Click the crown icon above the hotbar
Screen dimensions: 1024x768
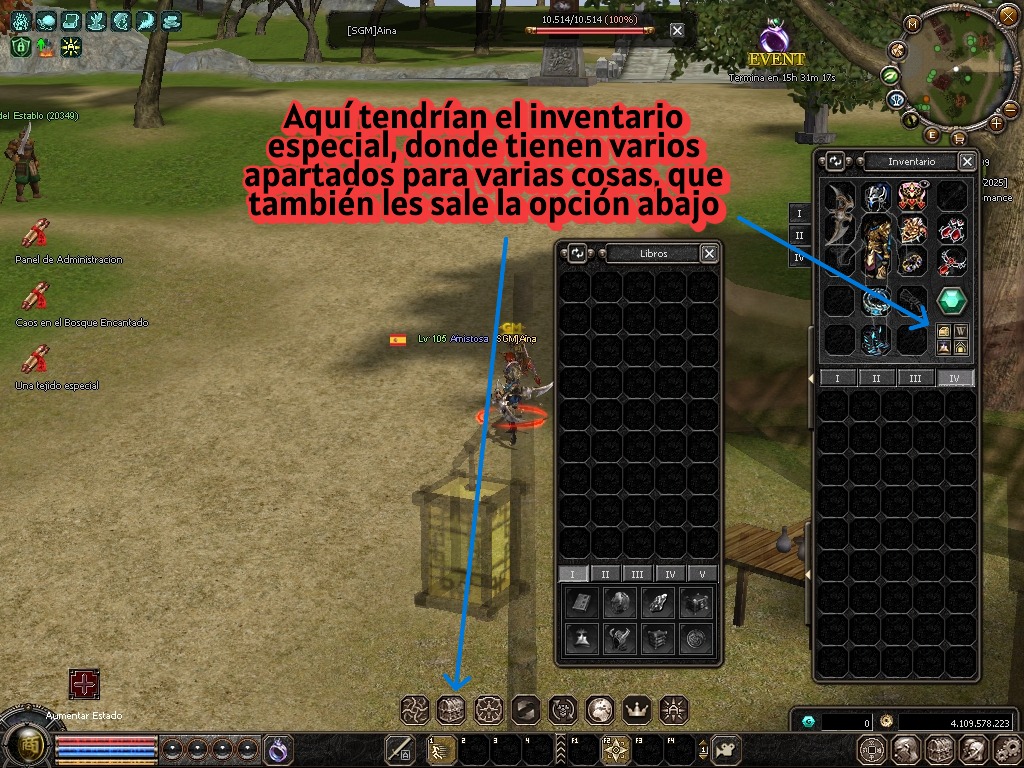(637, 709)
